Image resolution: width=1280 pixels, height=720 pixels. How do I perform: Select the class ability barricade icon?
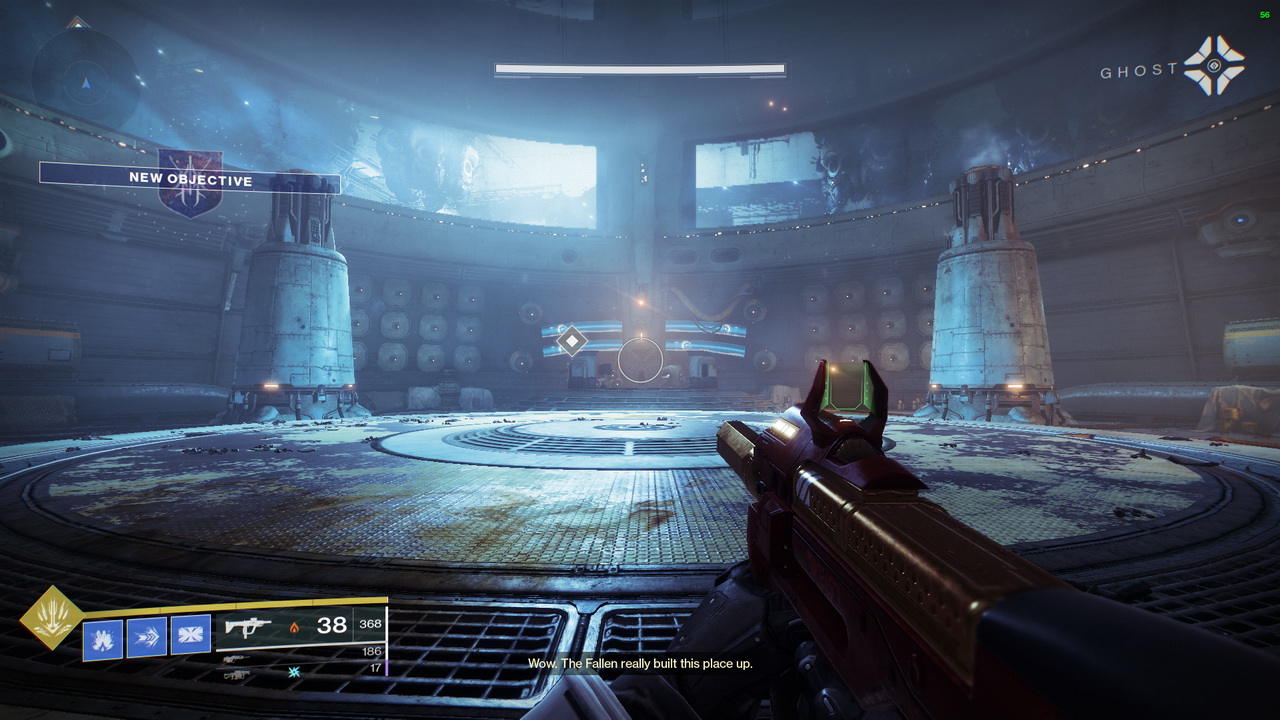click(190, 635)
